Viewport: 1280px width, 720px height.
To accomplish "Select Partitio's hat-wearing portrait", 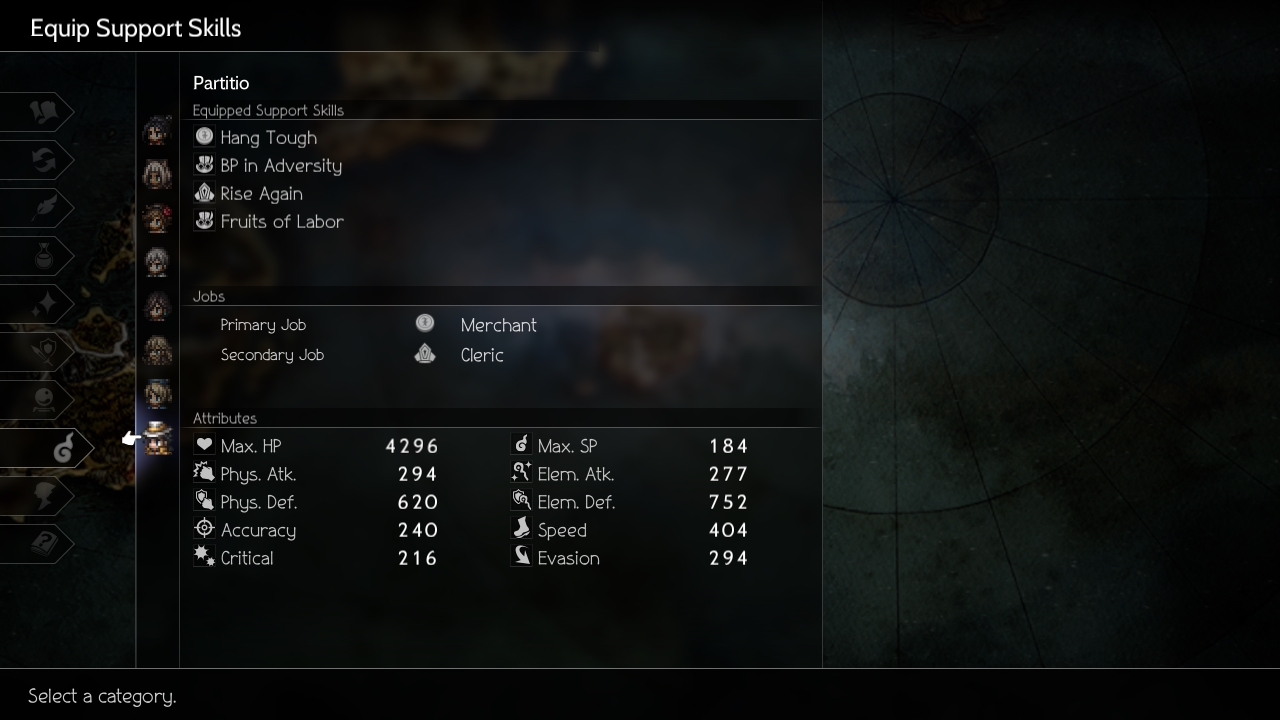I will pyautogui.click(x=158, y=438).
